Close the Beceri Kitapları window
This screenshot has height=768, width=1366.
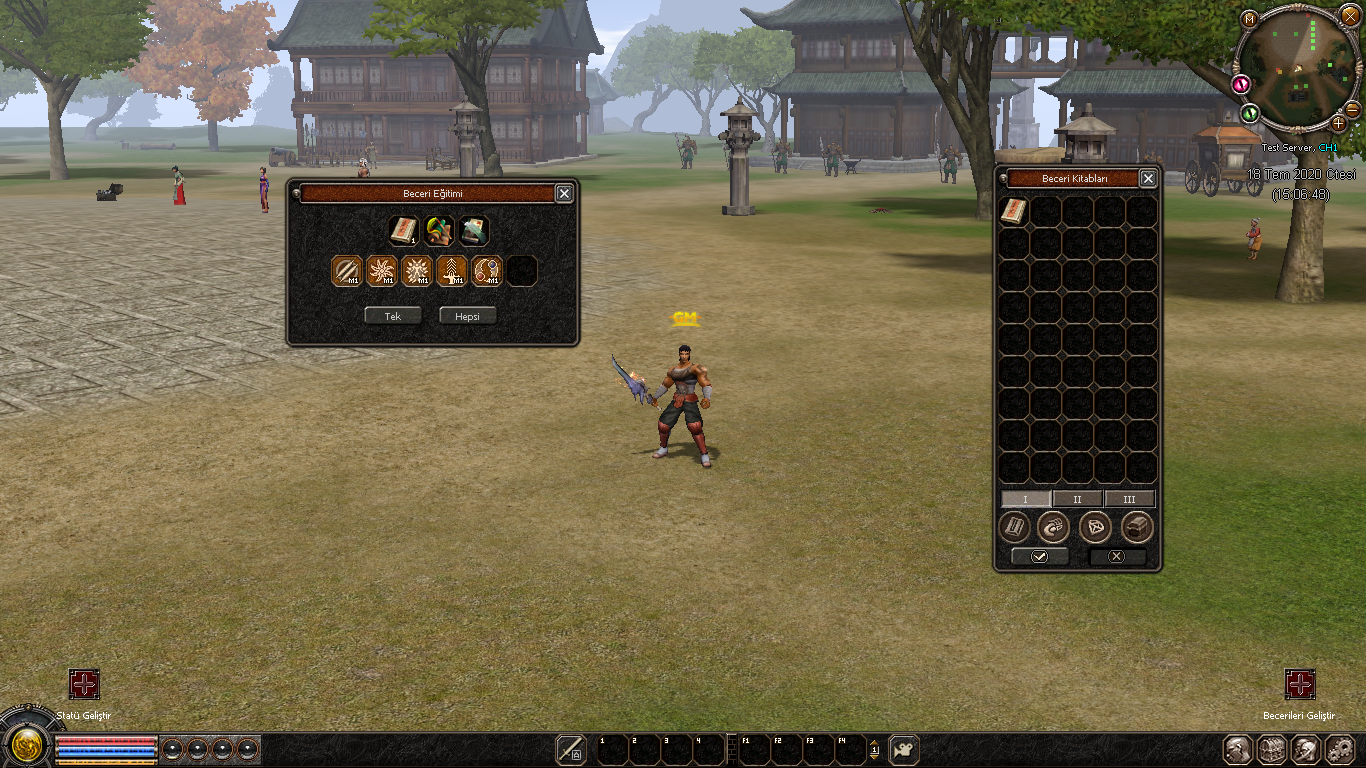click(1148, 179)
